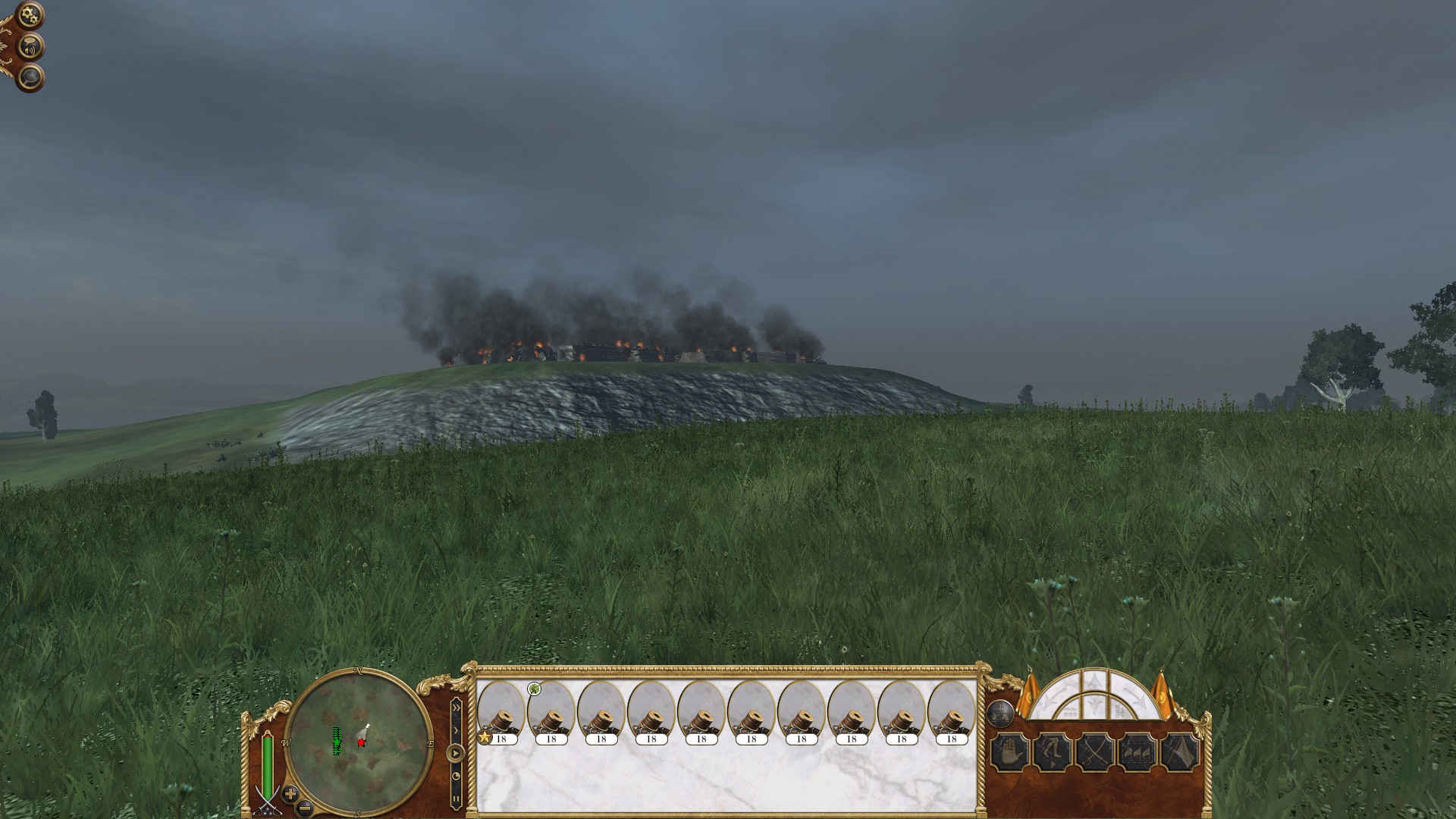Pause the battle with the pause button
This screenshot has width=1456, height=819.
455,799
